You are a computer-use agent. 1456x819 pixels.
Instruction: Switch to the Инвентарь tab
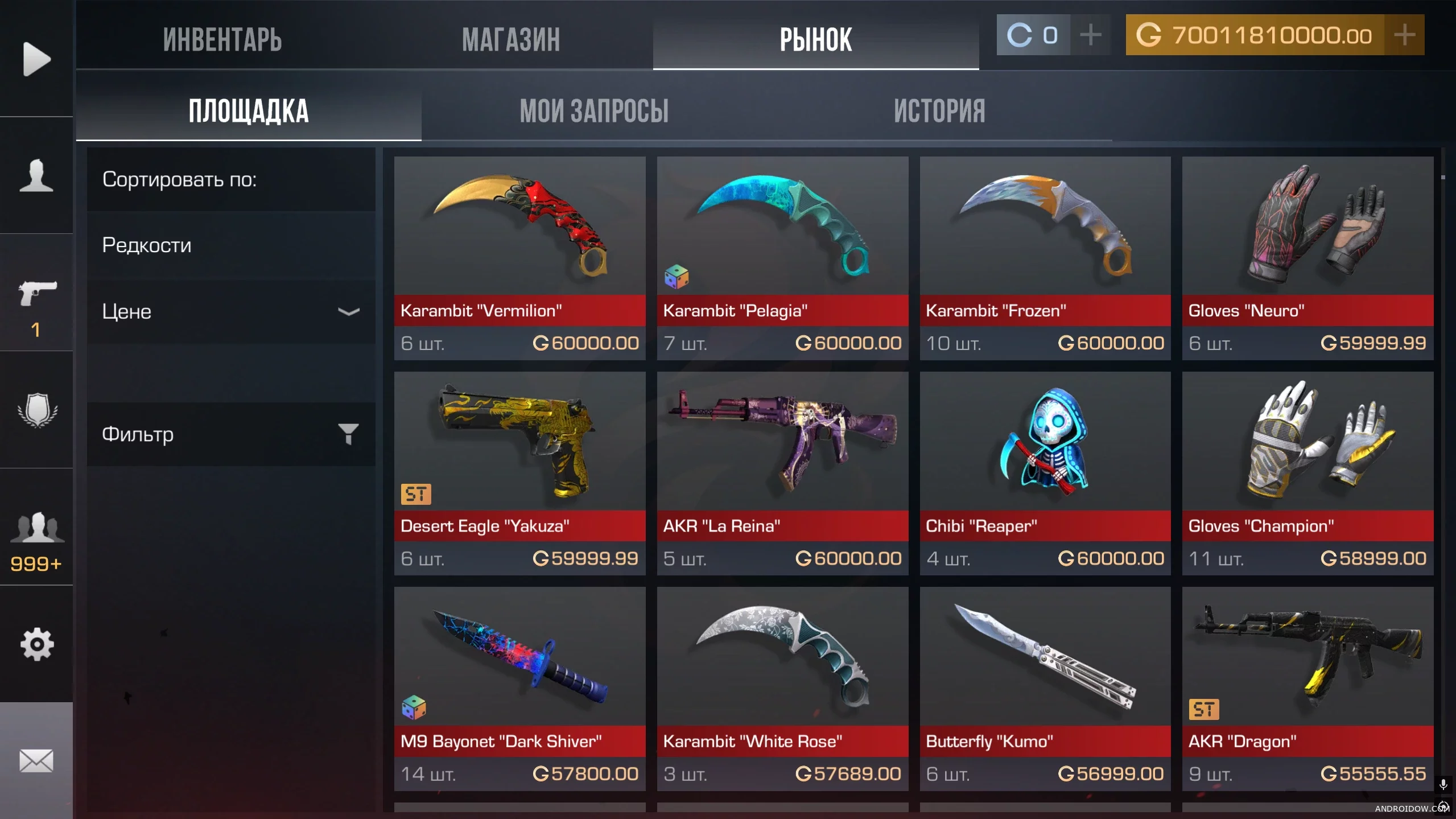(222, 40)
